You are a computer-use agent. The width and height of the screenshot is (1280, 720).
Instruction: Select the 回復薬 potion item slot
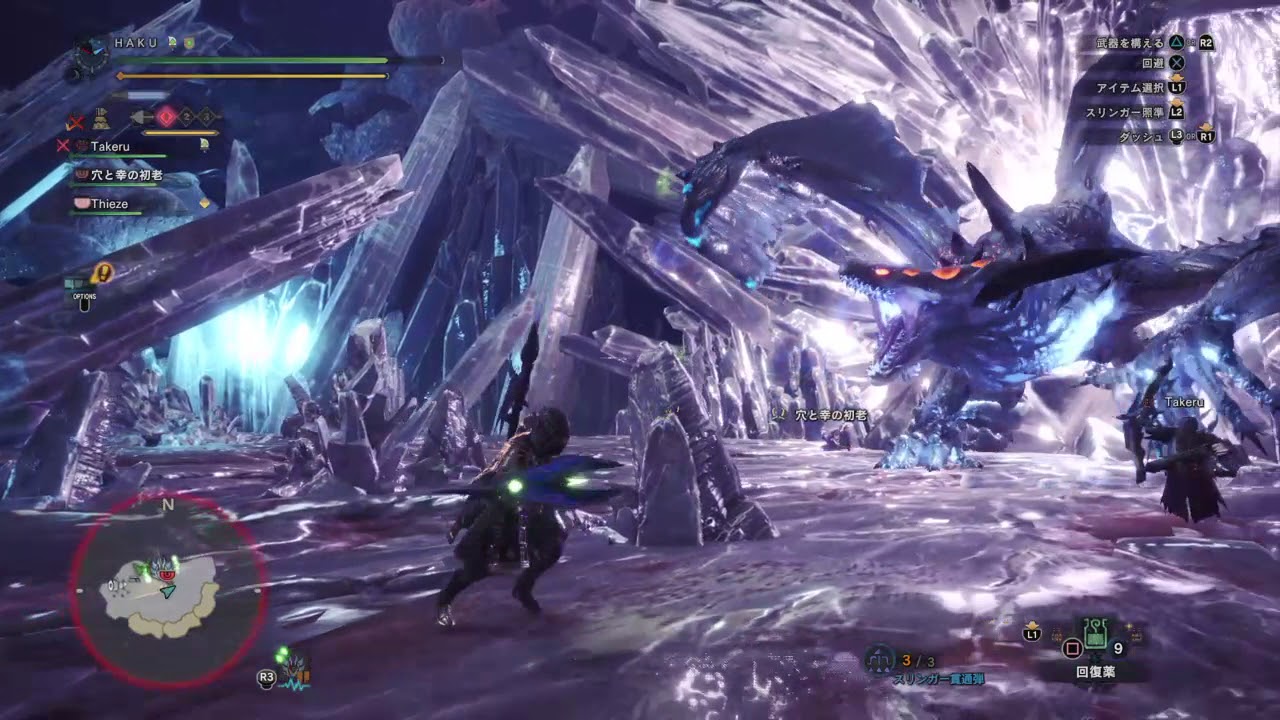1095,634
